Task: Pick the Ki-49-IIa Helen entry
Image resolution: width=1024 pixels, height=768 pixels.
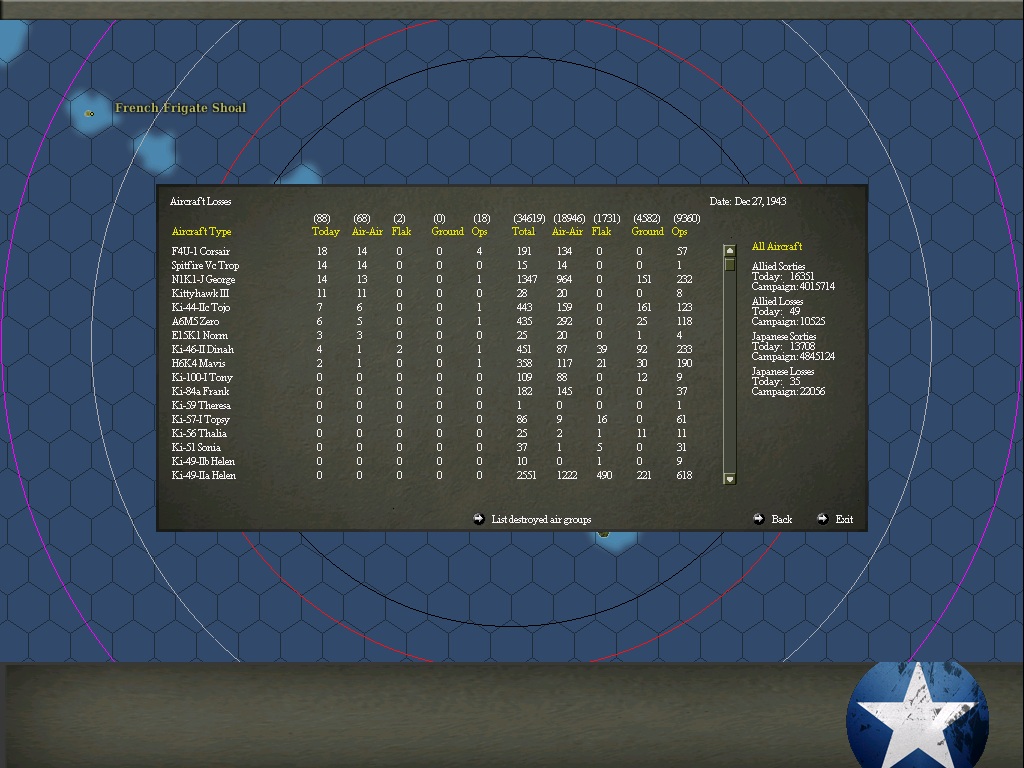Action: click(x=204, y=476)
